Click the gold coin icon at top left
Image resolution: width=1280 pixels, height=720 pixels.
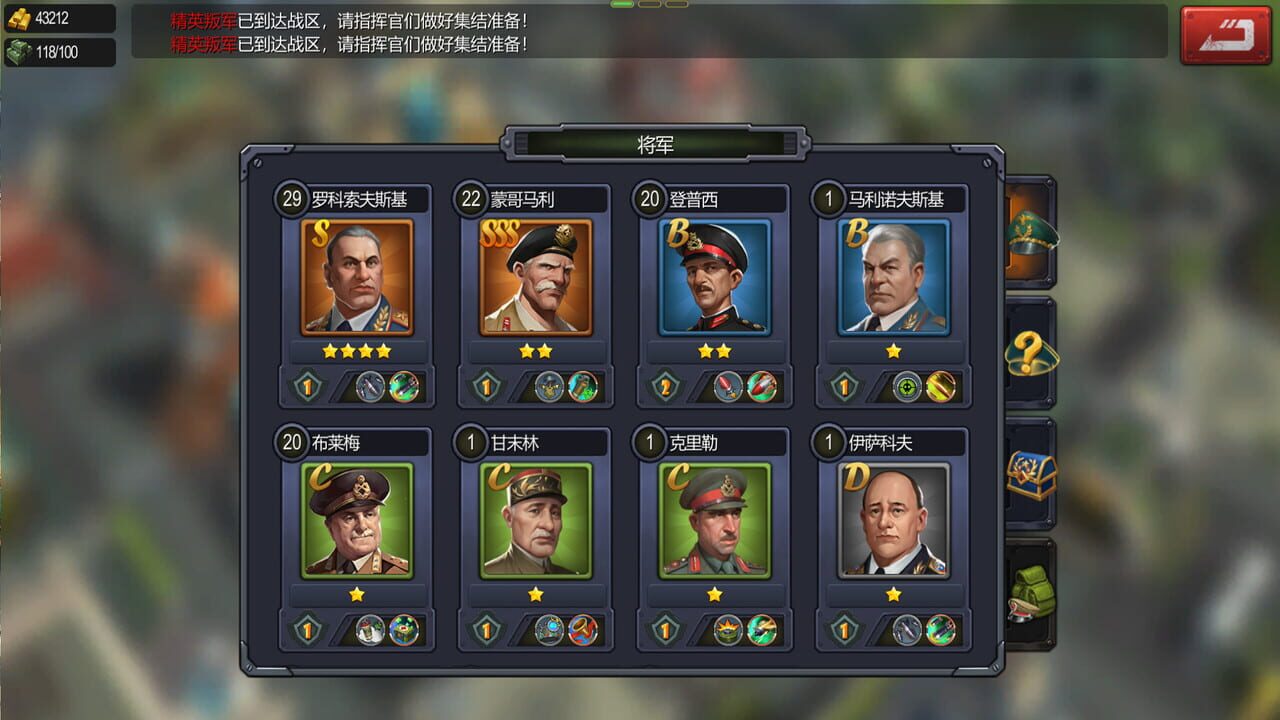coord(17,16)
